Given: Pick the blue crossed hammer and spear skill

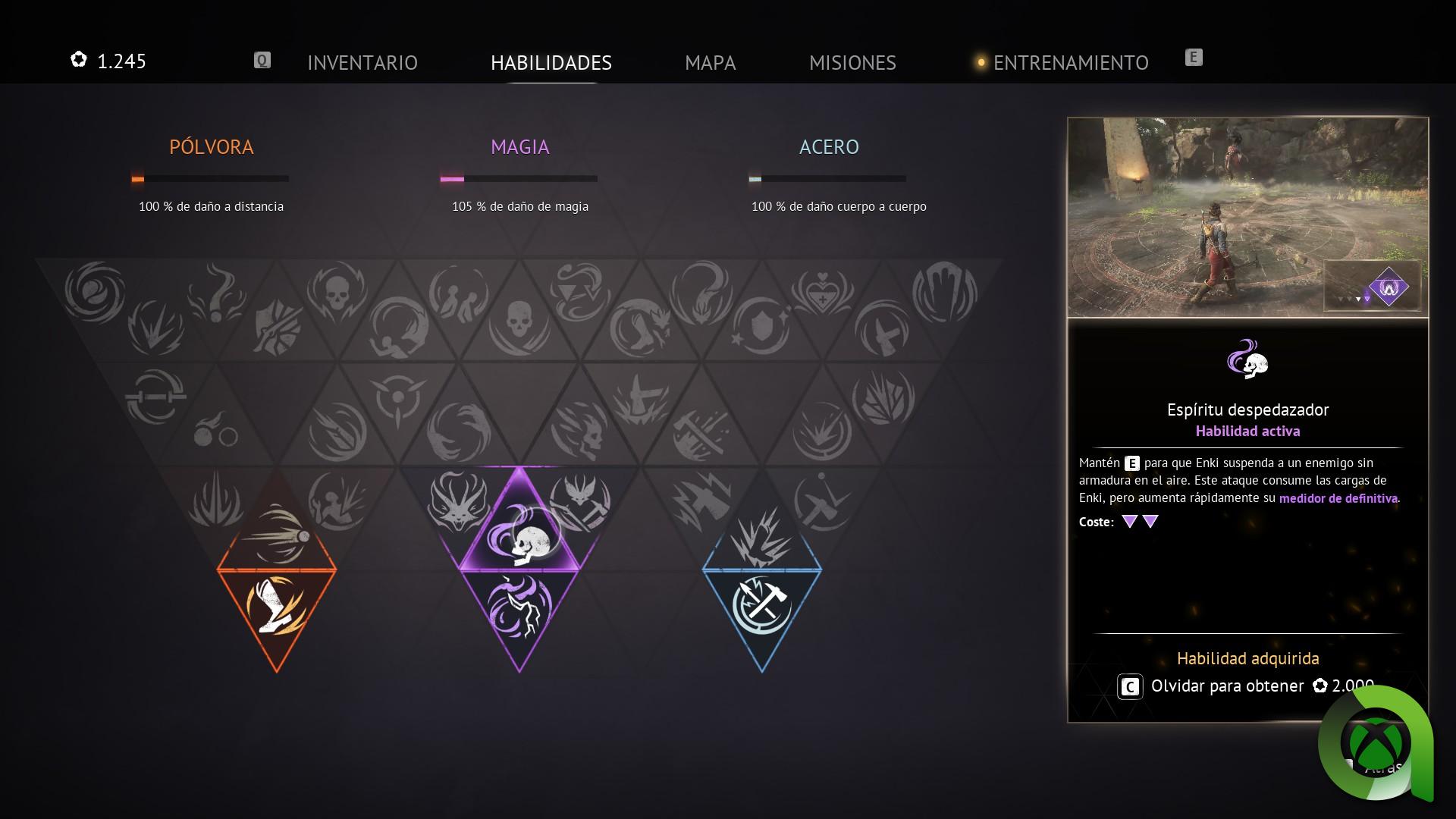Looking at the screenshot, I should coord(762,604).
